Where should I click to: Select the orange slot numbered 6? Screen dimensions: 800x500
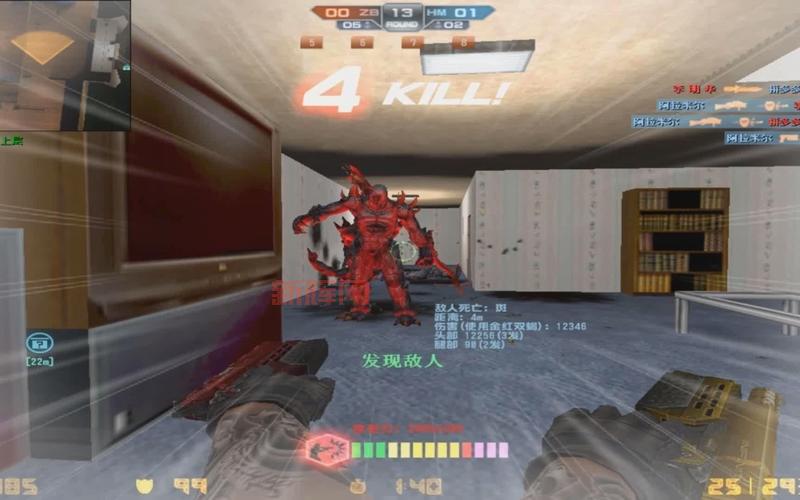coord(361,42)
